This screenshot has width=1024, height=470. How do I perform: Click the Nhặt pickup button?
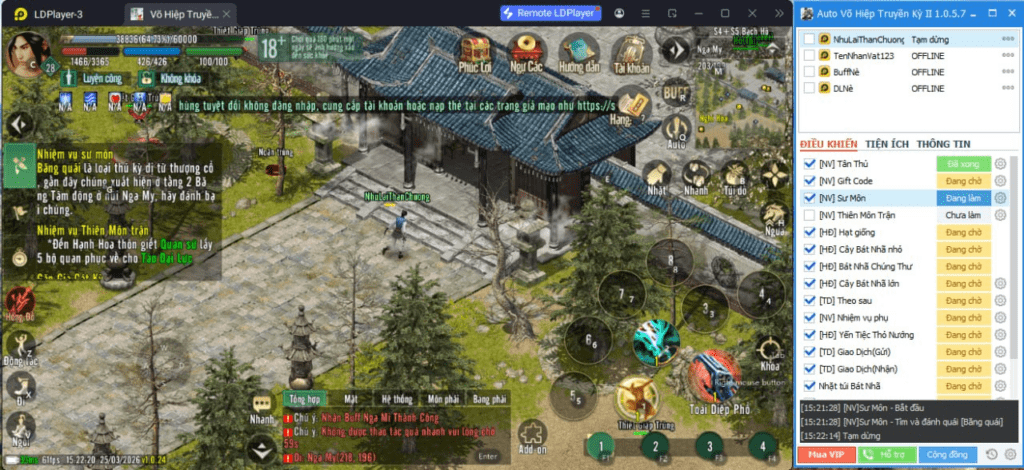[x=656, y=177]
